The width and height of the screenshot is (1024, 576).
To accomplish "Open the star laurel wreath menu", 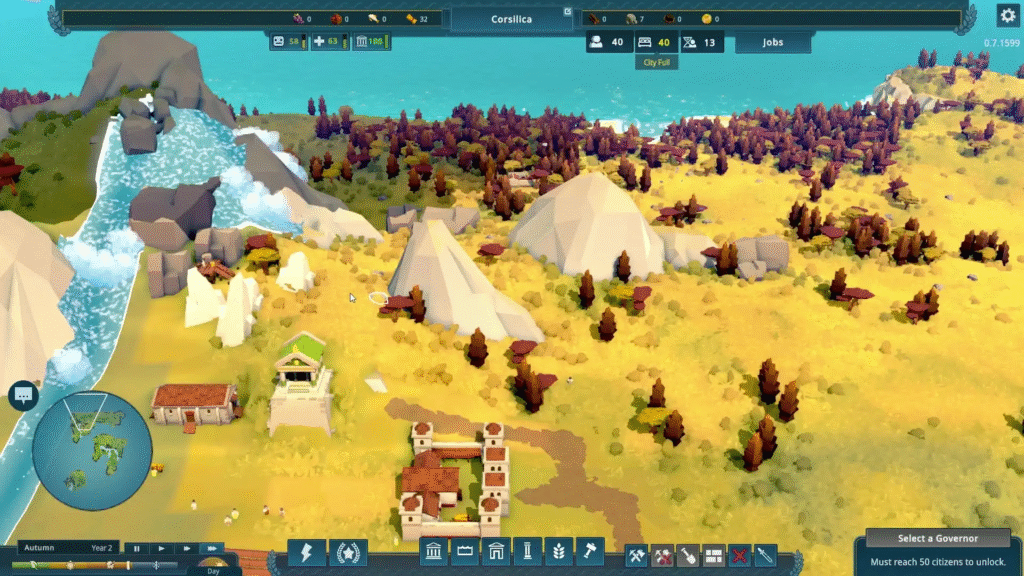I will coord(348,553).
